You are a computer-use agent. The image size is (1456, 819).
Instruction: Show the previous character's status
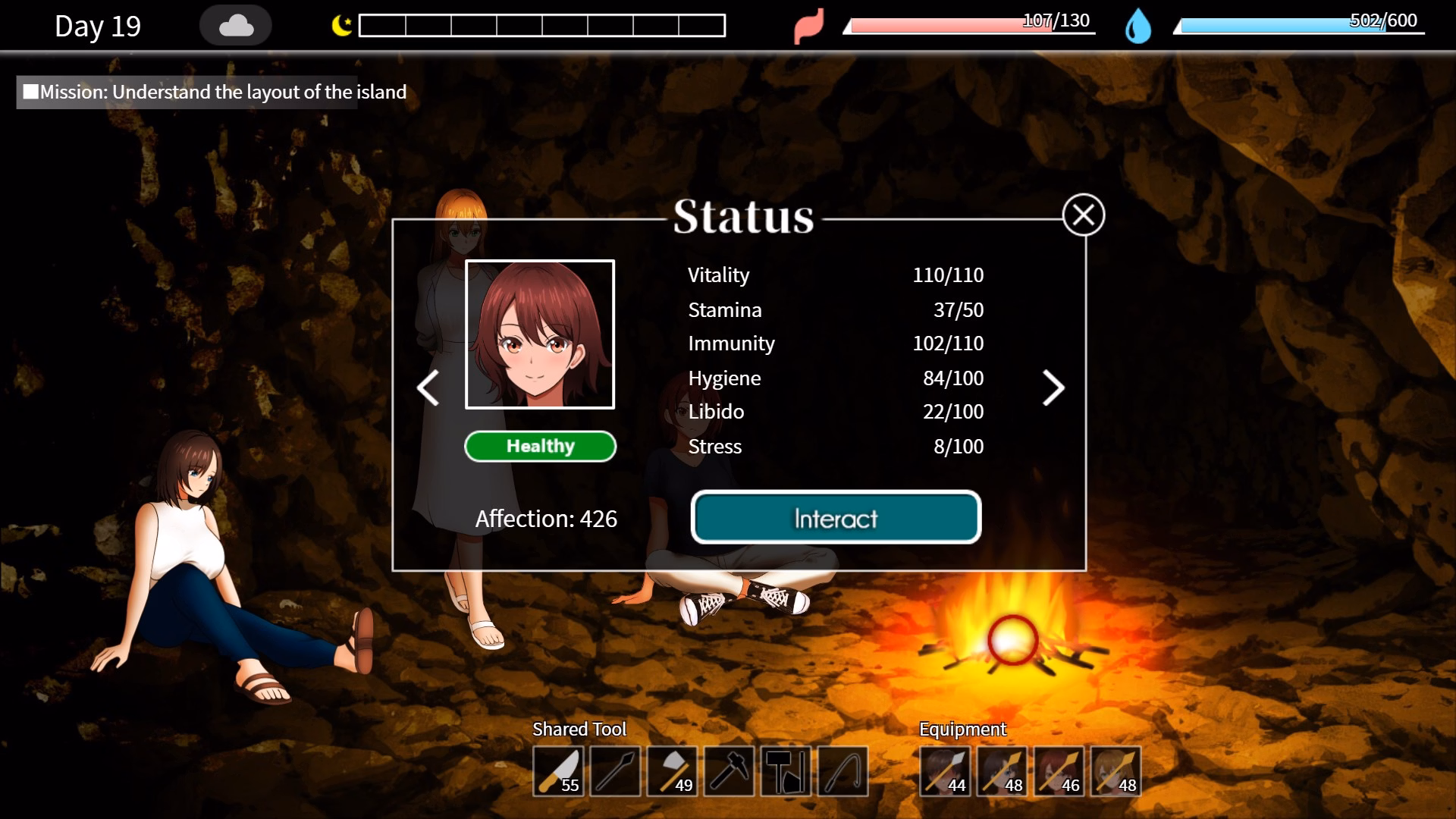click(428, 388)
